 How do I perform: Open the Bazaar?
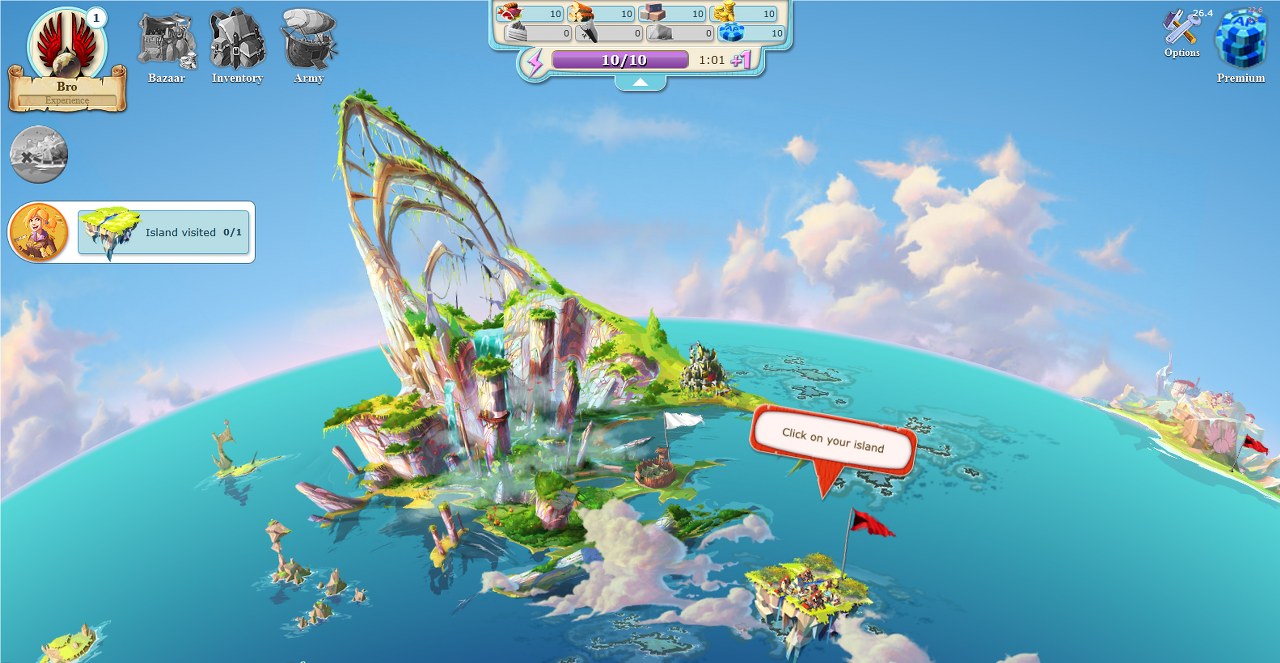[166, 47]
